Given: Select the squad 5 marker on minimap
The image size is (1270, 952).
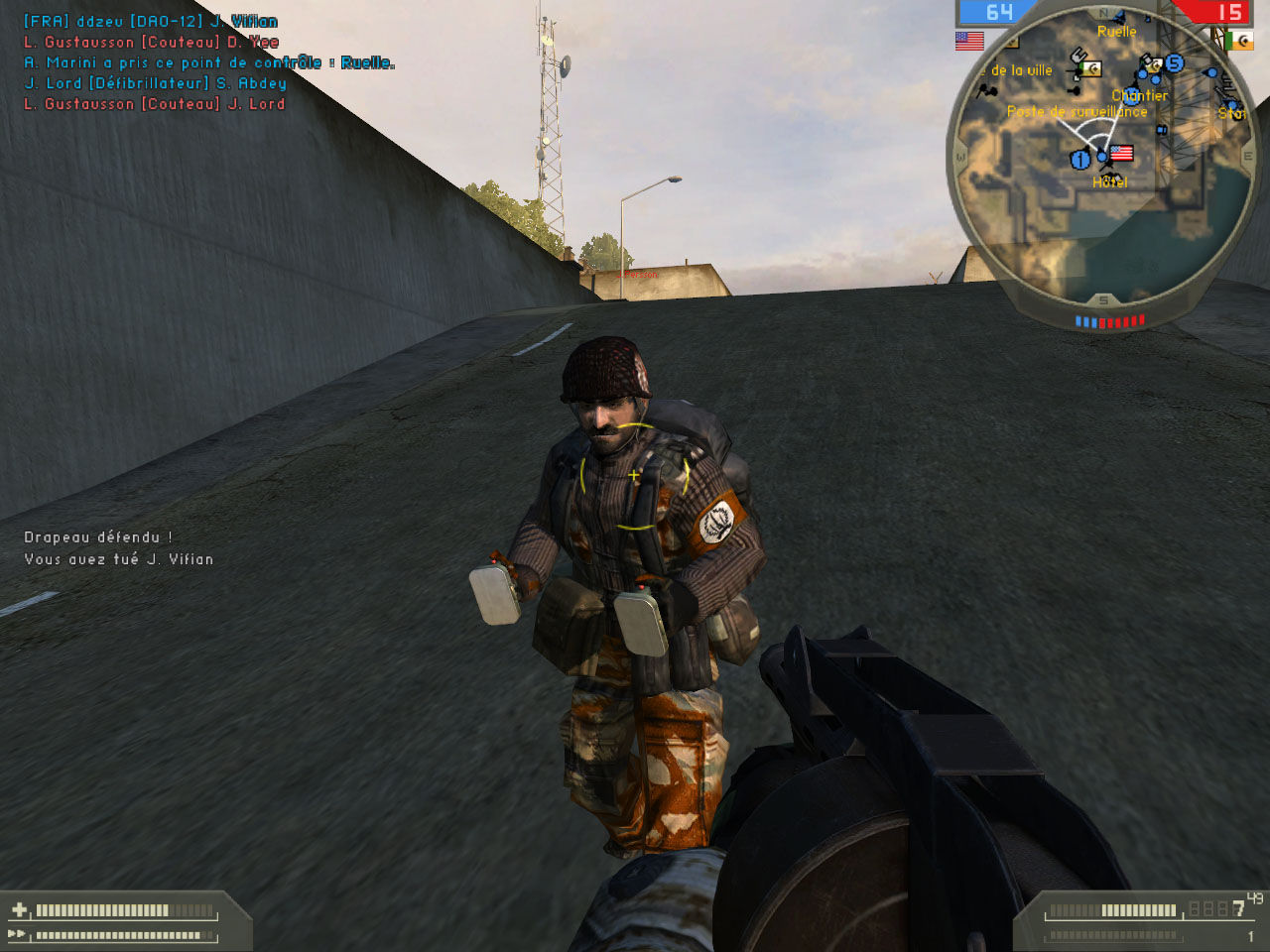Looking at the screenshot, I should tap(1175, 63).
